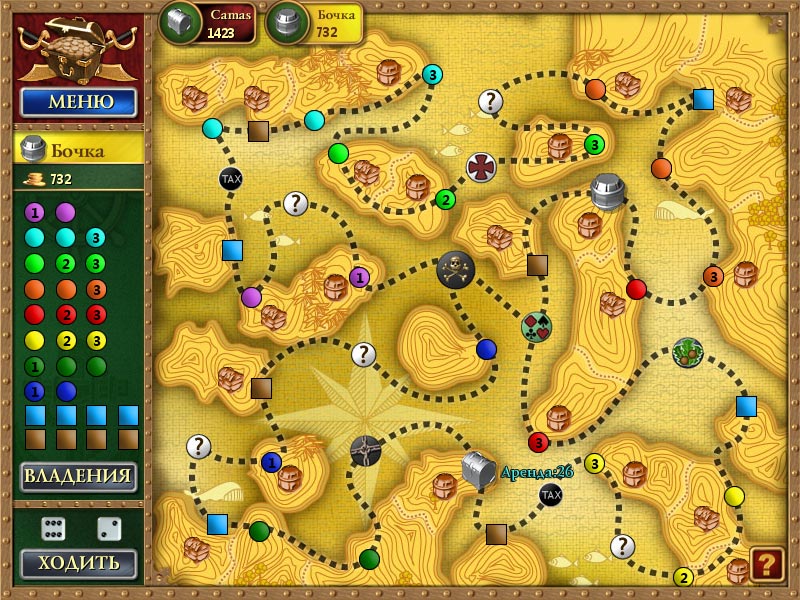800x600 pixels.
Task: Select the playing cards hearts board tile
Action: coord(536,327)
